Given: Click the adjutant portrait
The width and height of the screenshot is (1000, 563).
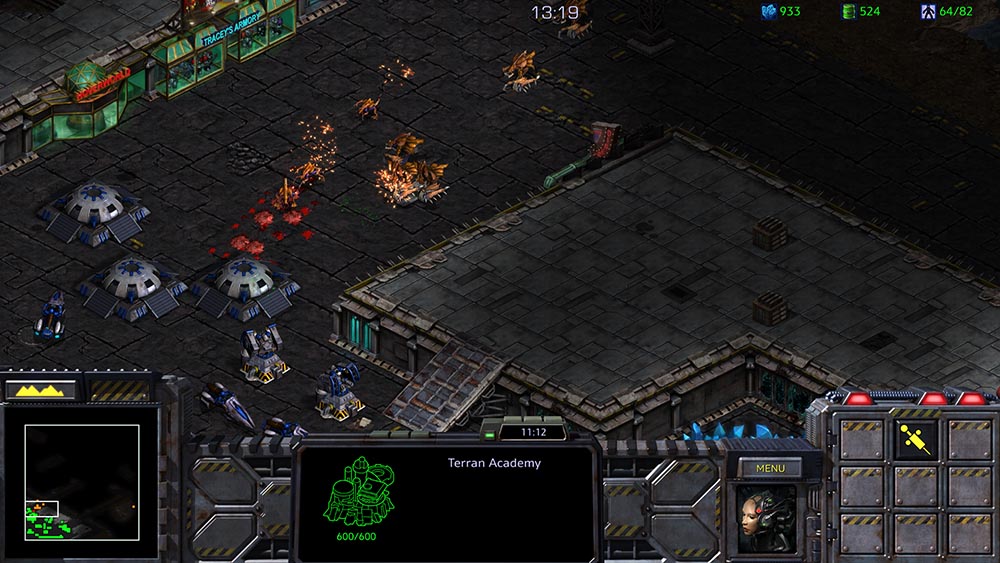Looking at the screenshot, I should point(767,519).
